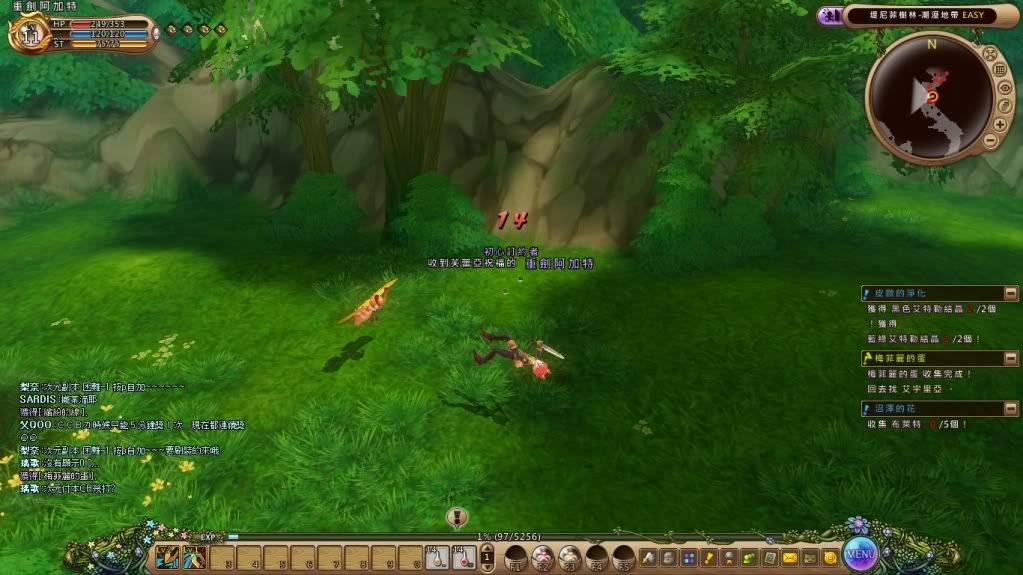The width and height of the screenshot is (1023, 575).
Task: Open the round purple MENU button
Action: [860, 553]
